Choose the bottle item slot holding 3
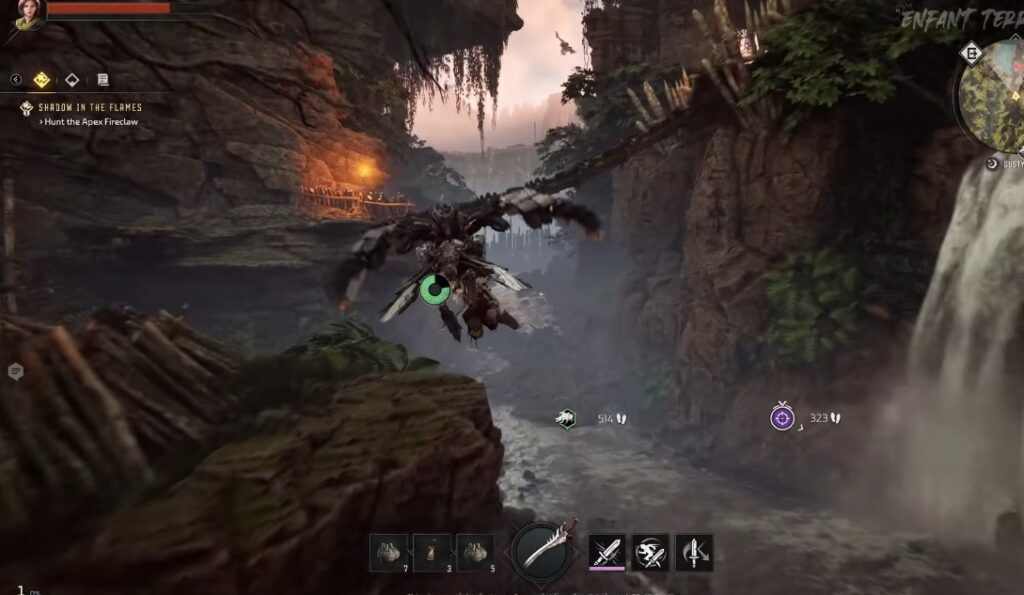Image resolution: width=1024 pixels, height=595 pixels. (432, 552)
